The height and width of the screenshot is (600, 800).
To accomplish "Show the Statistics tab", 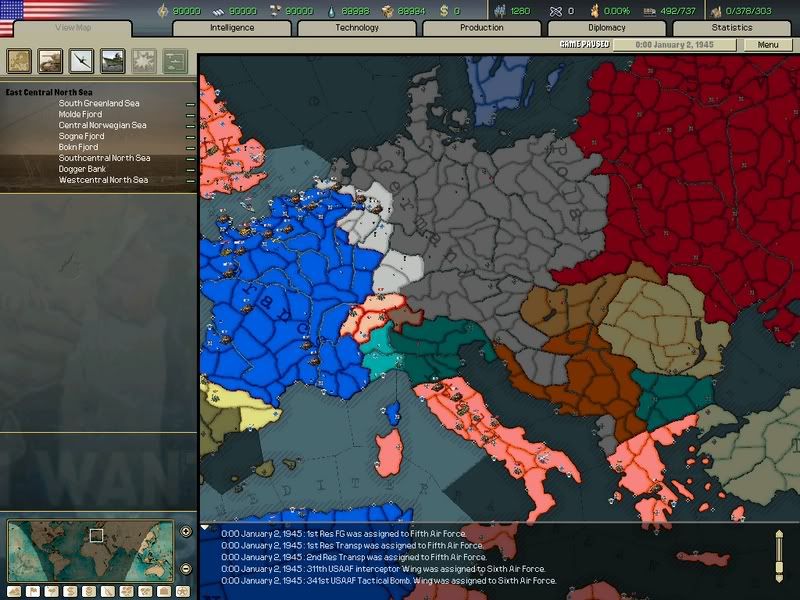I will tap(732, 28).
